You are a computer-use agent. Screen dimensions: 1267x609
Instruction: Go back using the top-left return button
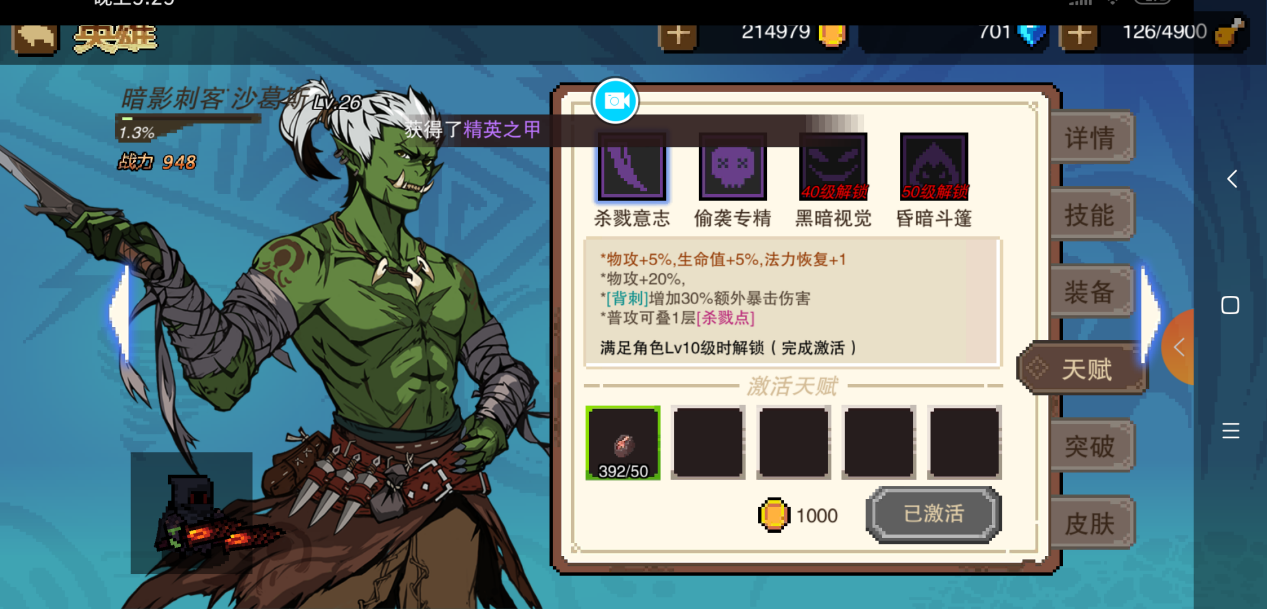click(x=35, y=36)
